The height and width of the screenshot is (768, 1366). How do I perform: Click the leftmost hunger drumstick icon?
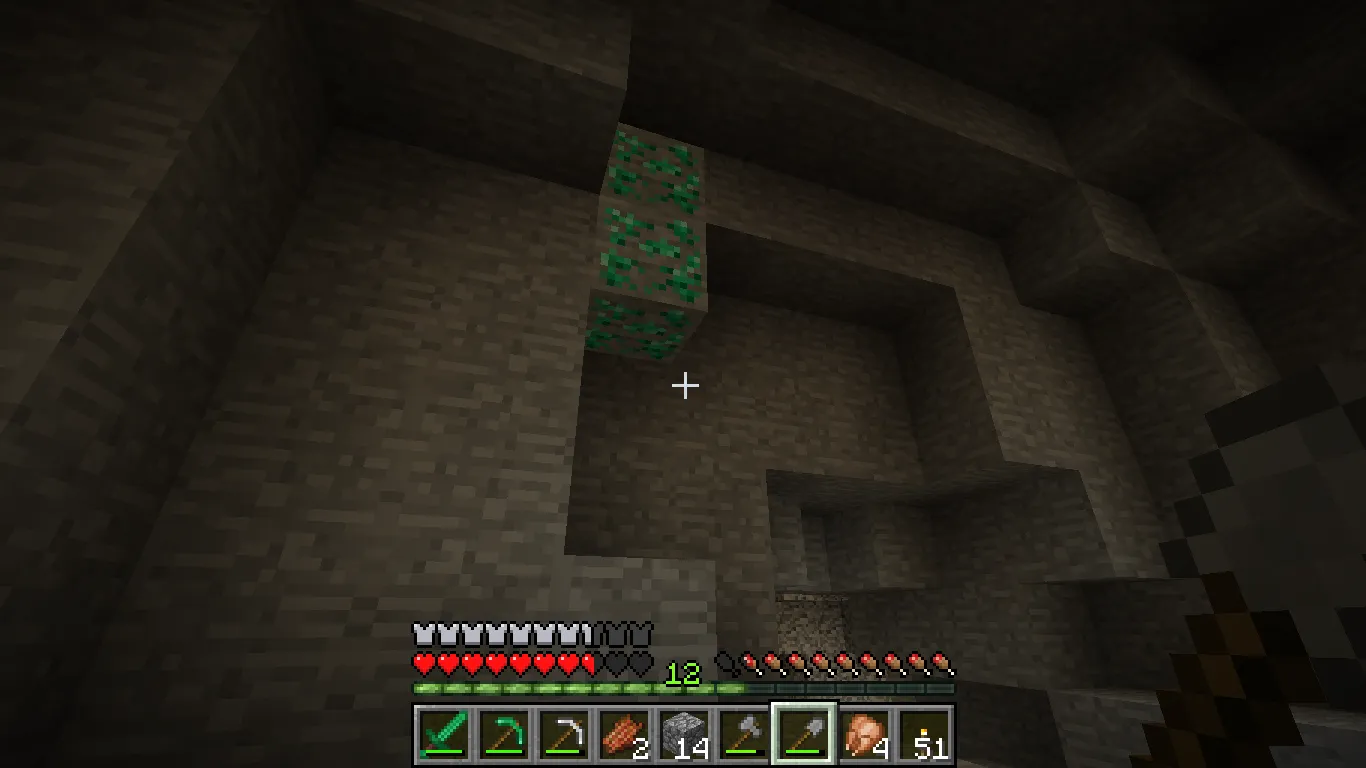click(x=726, y=662)
